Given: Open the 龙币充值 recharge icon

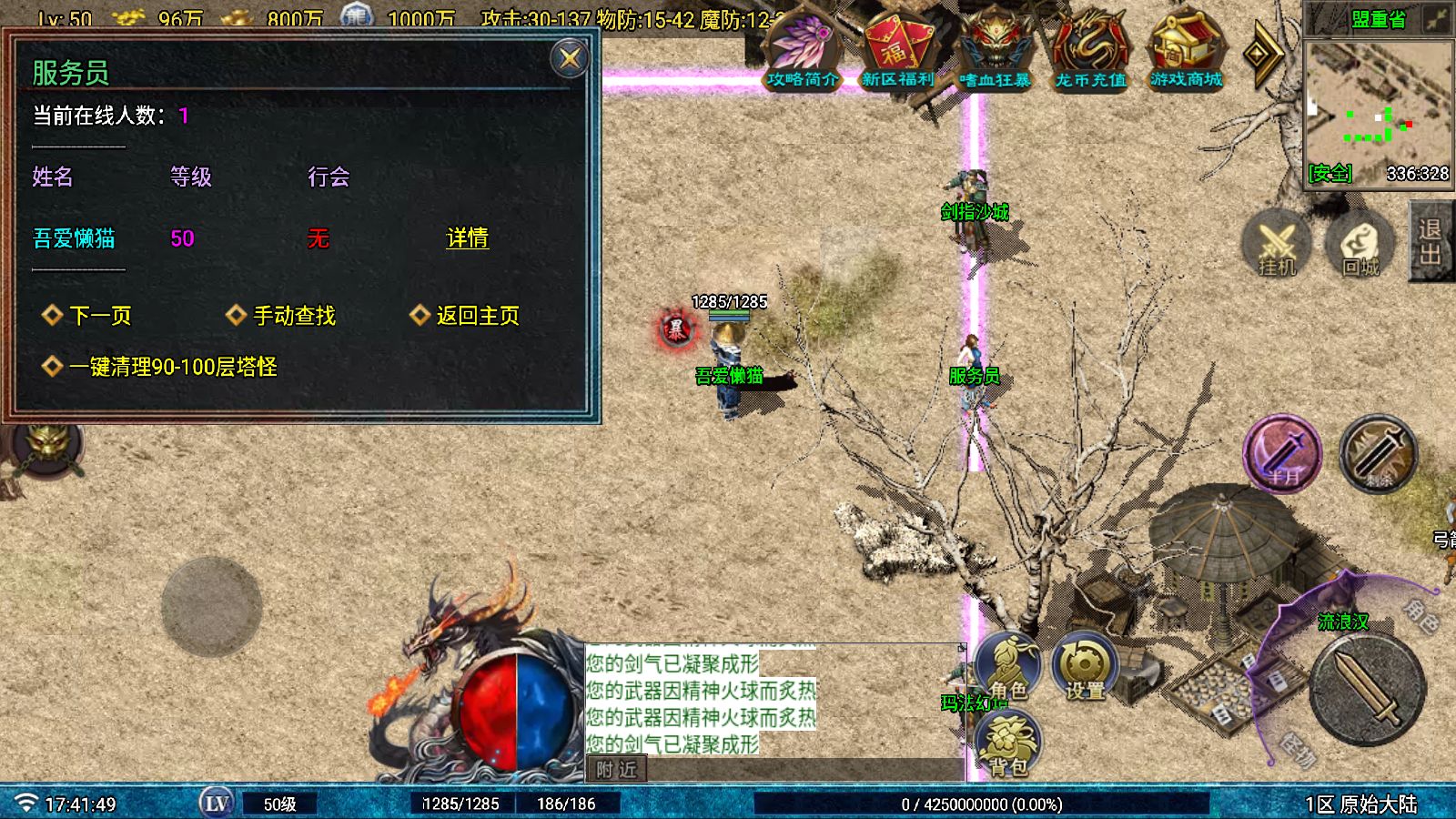Looking at the screenshot, I should (1090, 52).
